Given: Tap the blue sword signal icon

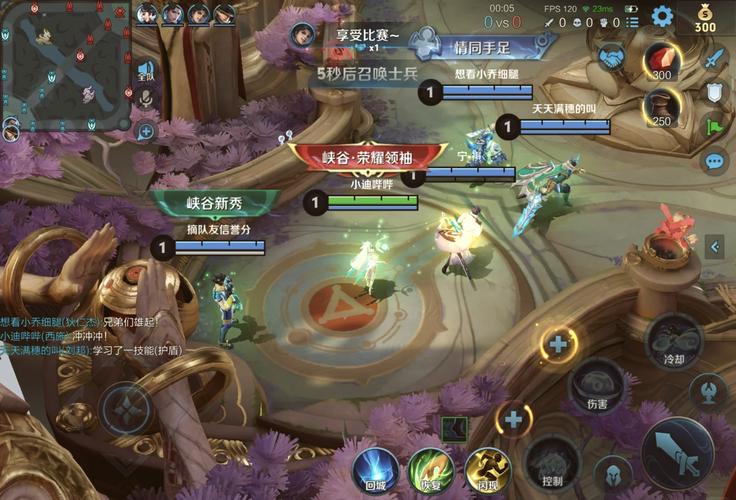Looking at the screenshot, I should click(713, 60).
